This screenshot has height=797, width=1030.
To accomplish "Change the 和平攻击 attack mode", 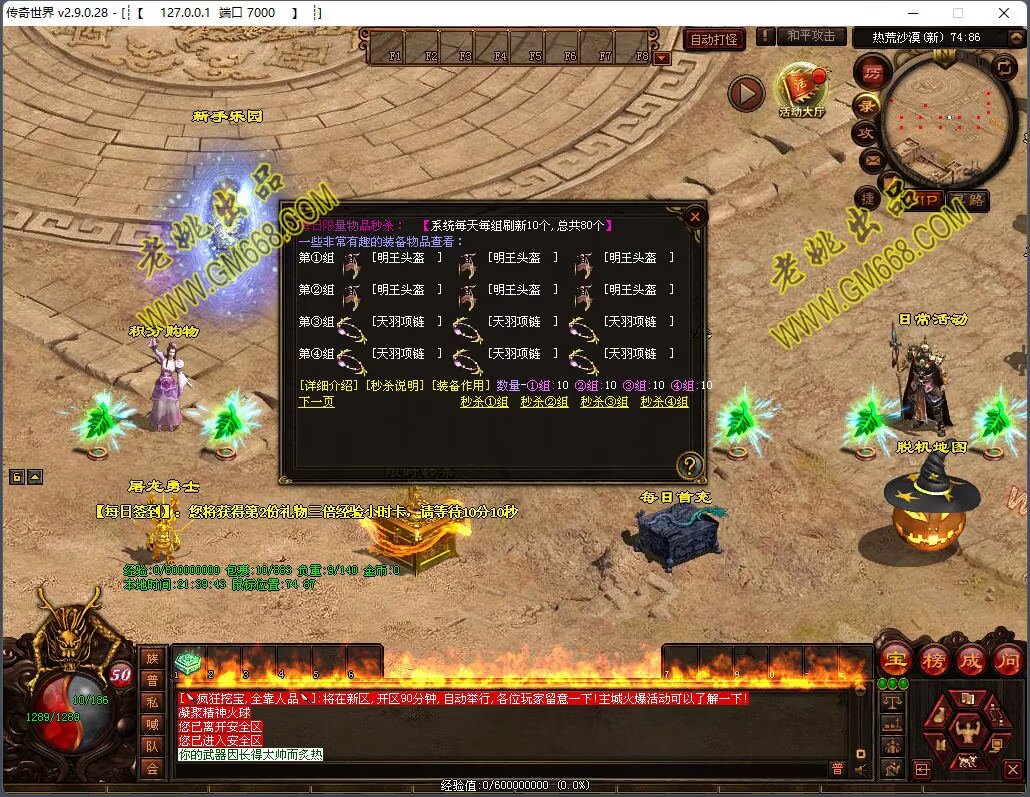I will coord(810,37).
